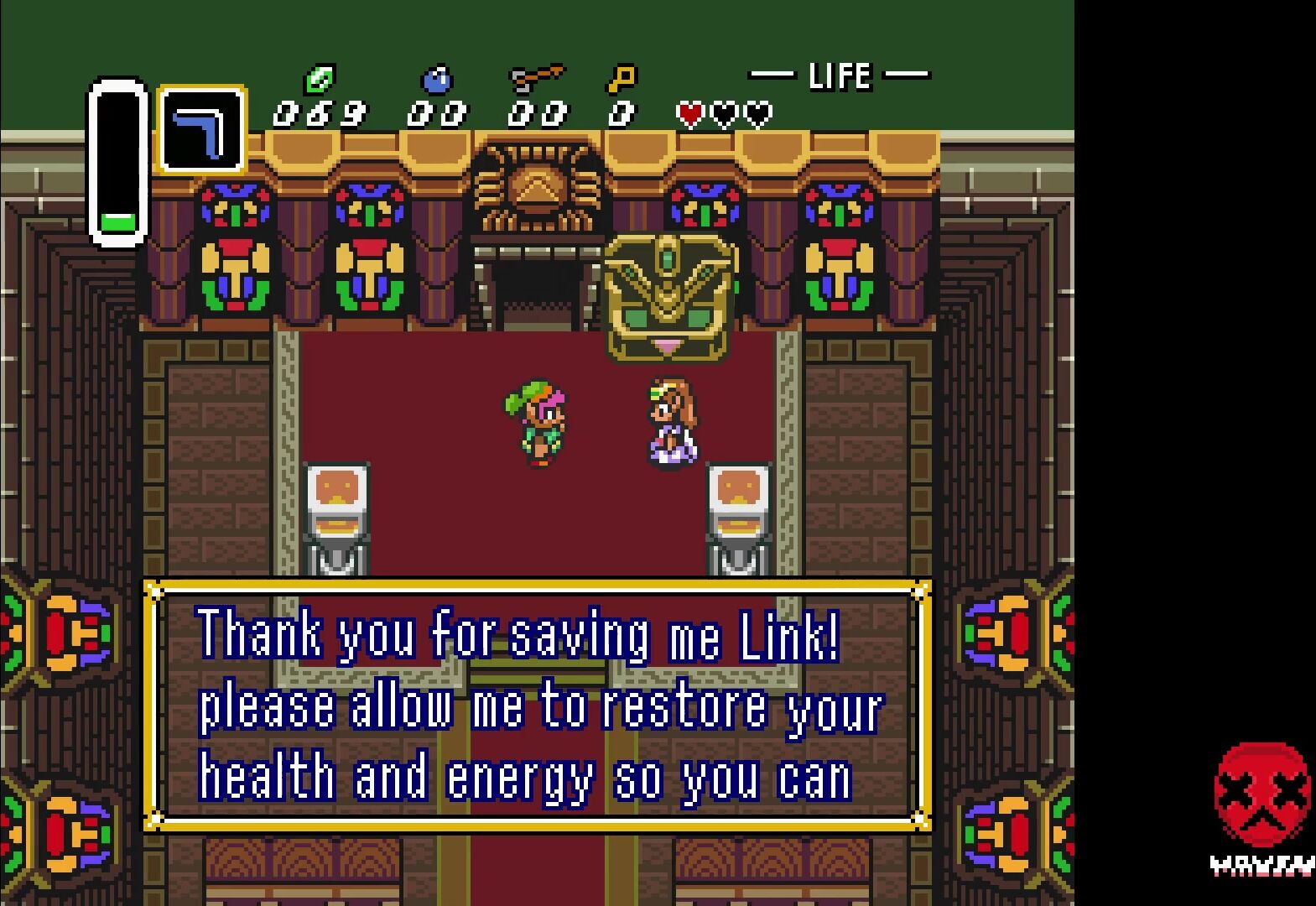
Task: Advance the 'Thank you for saving me' dialogue box
Action: (537, 705)
